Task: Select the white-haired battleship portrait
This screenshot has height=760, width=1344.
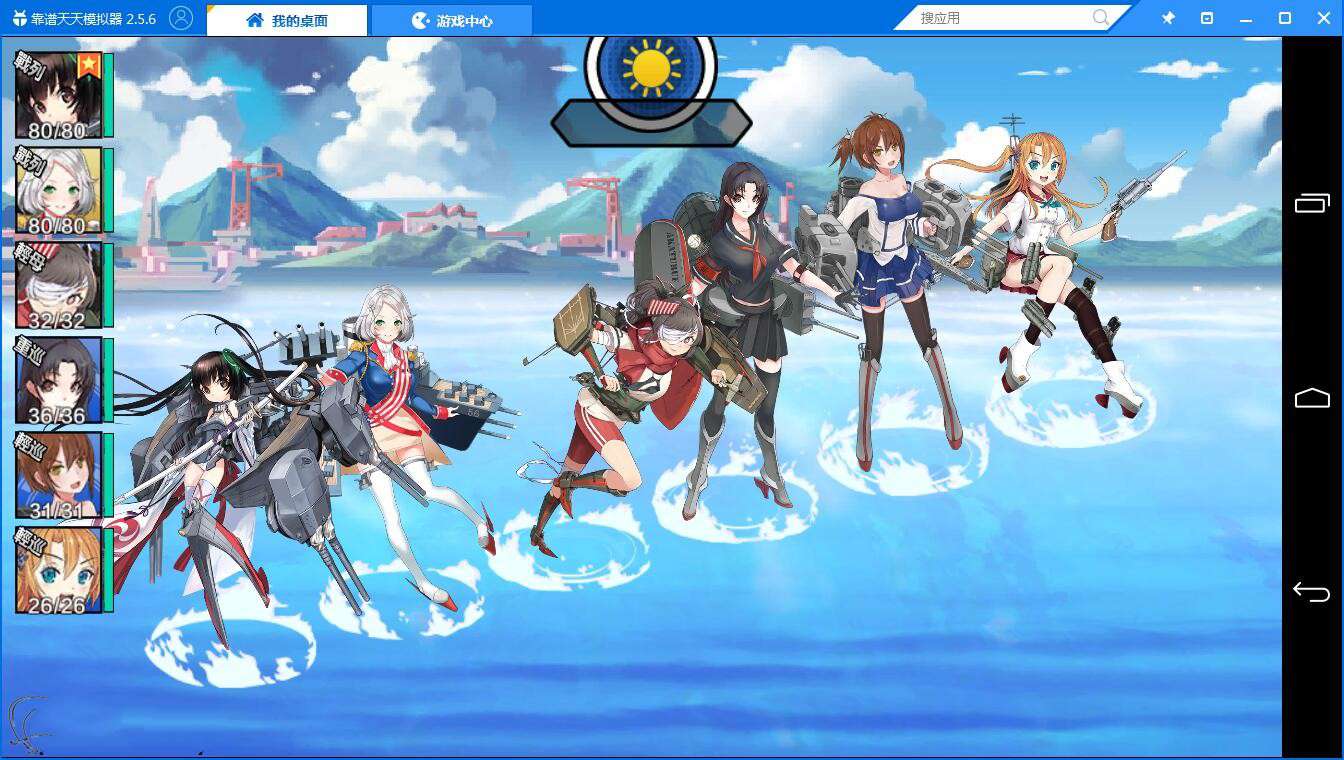Action: (x=58, y=190)
